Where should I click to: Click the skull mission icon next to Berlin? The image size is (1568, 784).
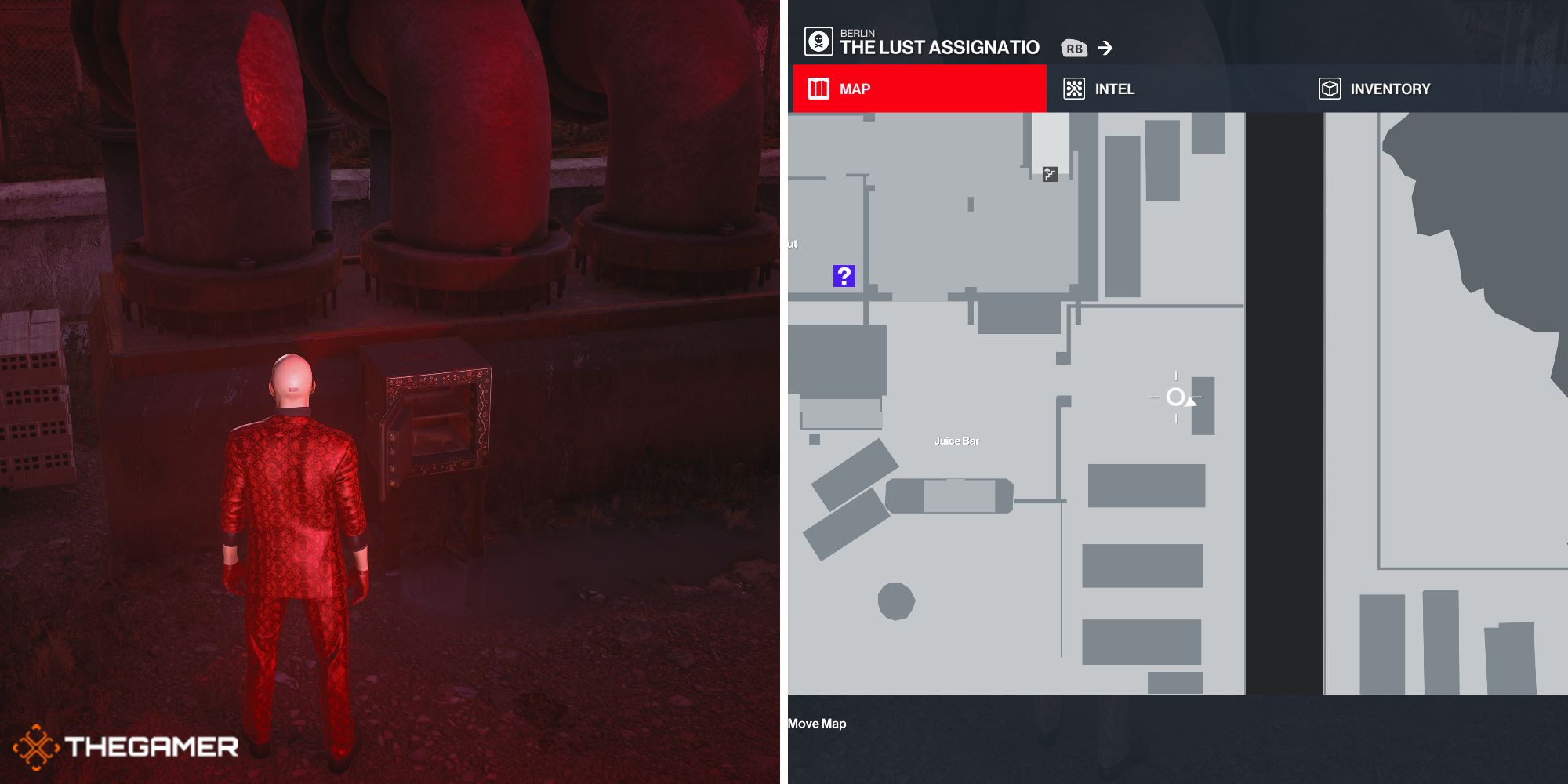818,40
